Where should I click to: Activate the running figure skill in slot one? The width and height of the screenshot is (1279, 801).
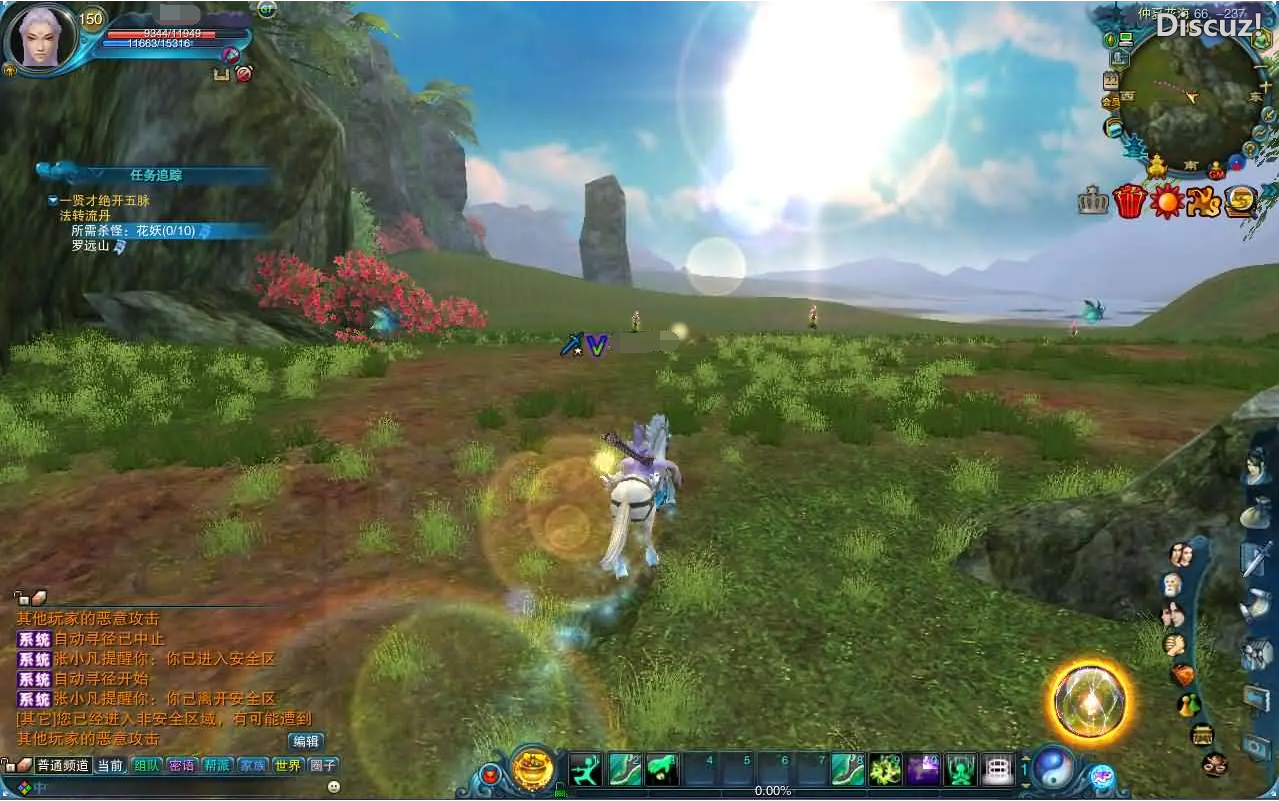(x=586, y=769)
